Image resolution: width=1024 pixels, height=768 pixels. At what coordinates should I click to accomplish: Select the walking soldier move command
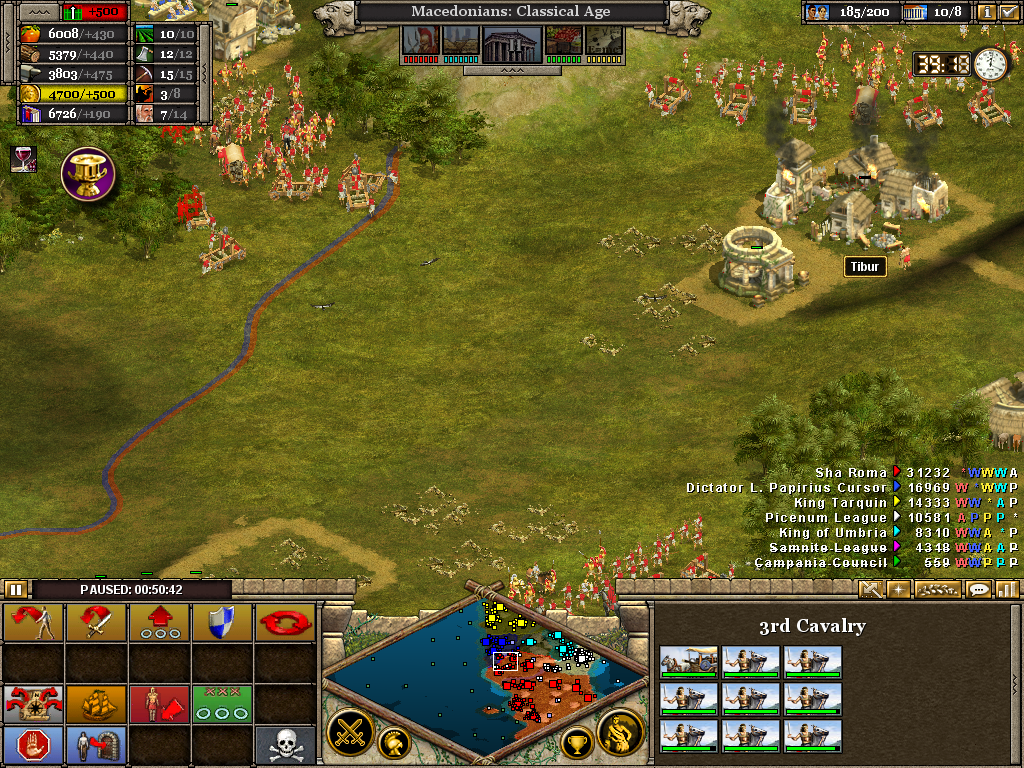(33, 622)
